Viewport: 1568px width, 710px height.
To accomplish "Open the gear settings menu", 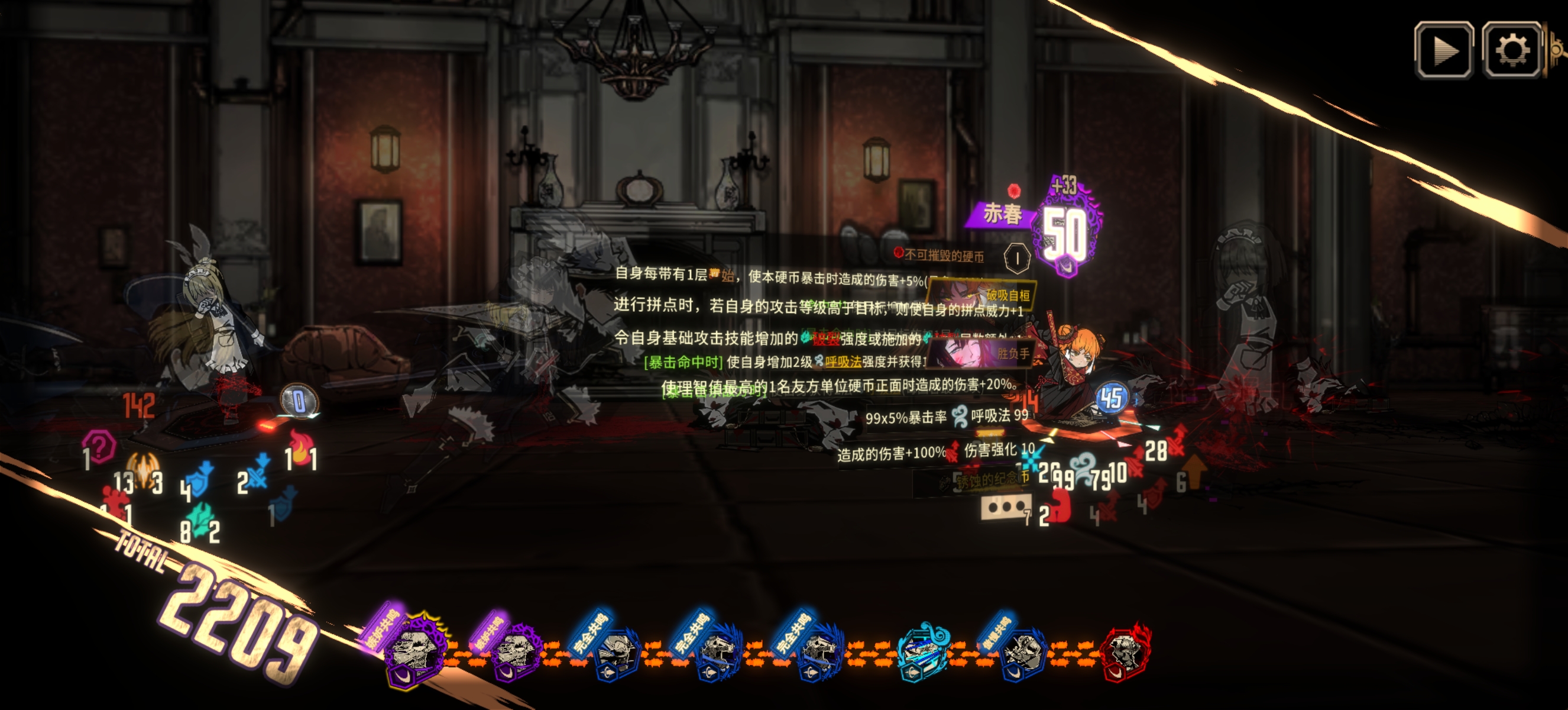I will tap(1512, 50).
